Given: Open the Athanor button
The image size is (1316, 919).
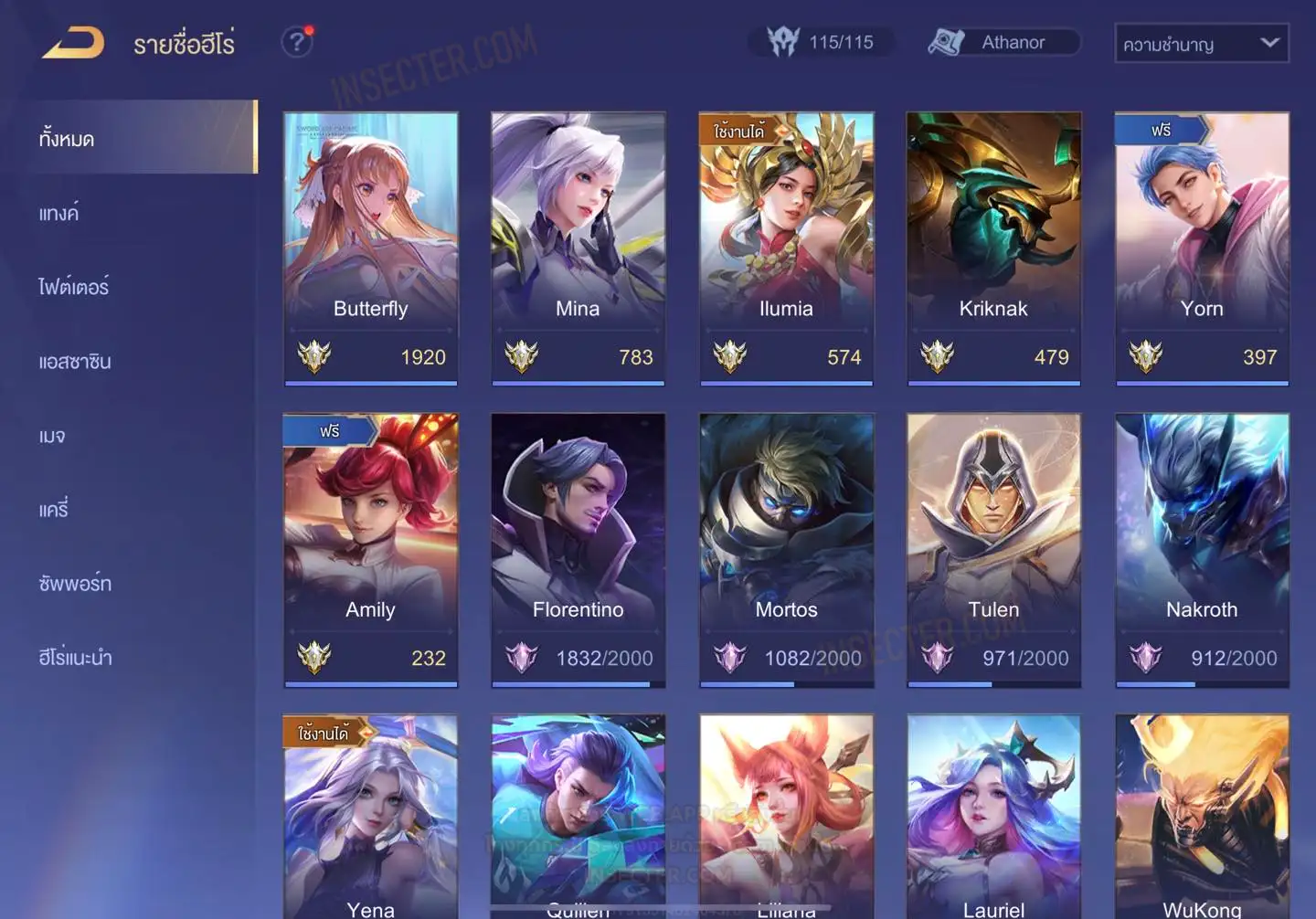Looking at the screenshot, I should click(x=1003, y=42).
